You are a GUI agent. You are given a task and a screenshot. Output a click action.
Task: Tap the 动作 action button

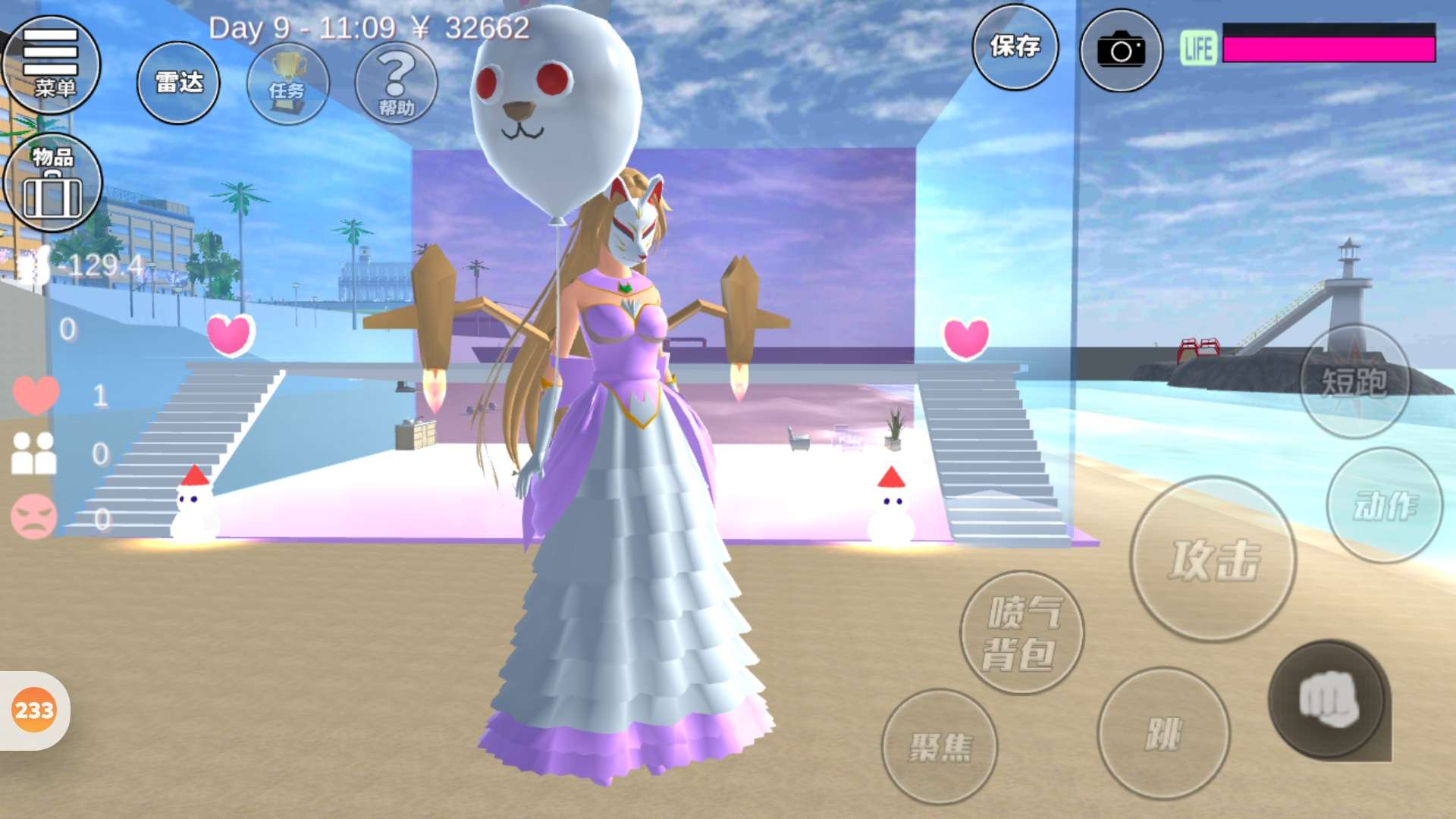tap(1385, 505)
